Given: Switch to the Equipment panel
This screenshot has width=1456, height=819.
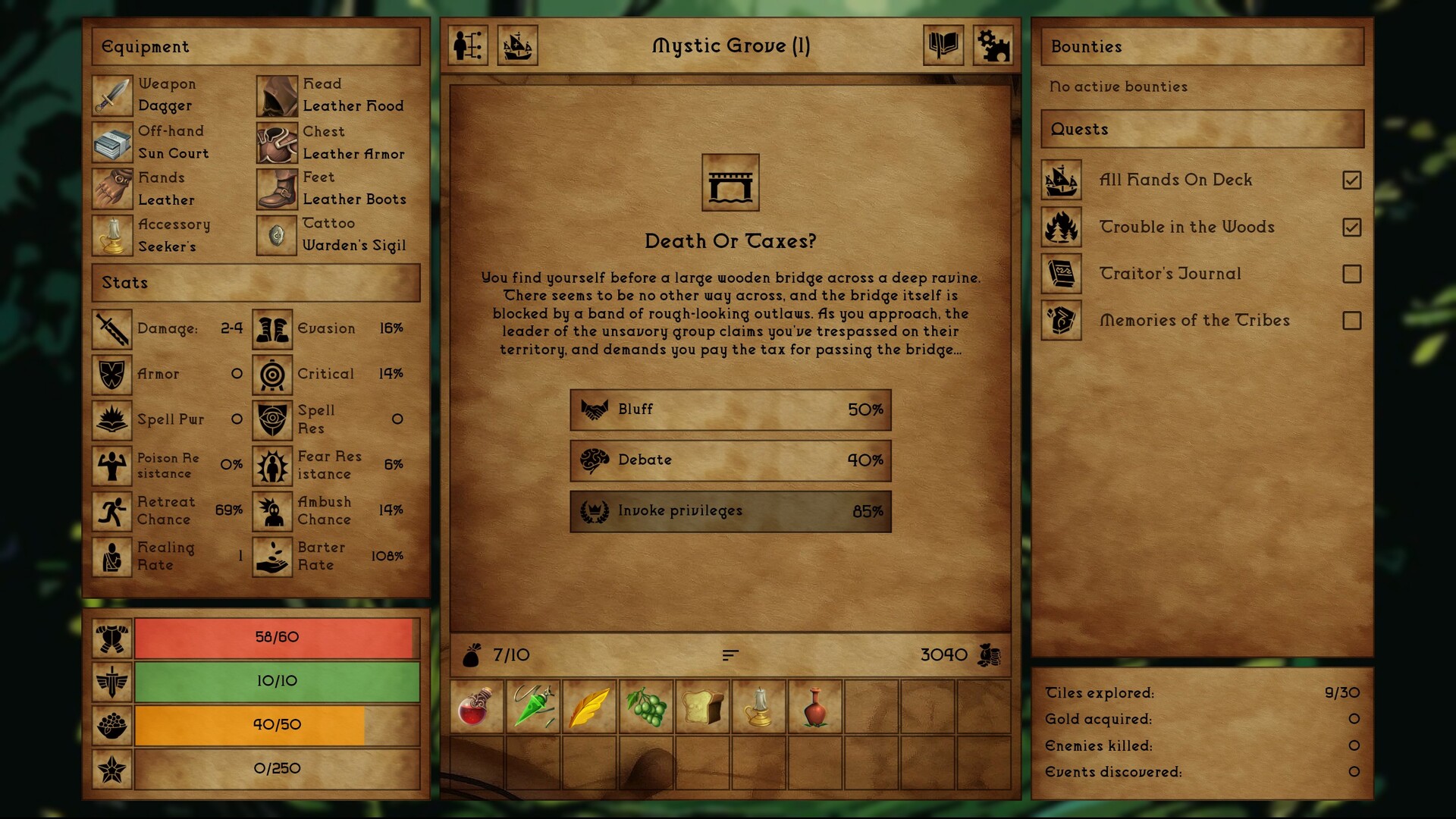Looking at the screenshot, I should pos(255,46).
